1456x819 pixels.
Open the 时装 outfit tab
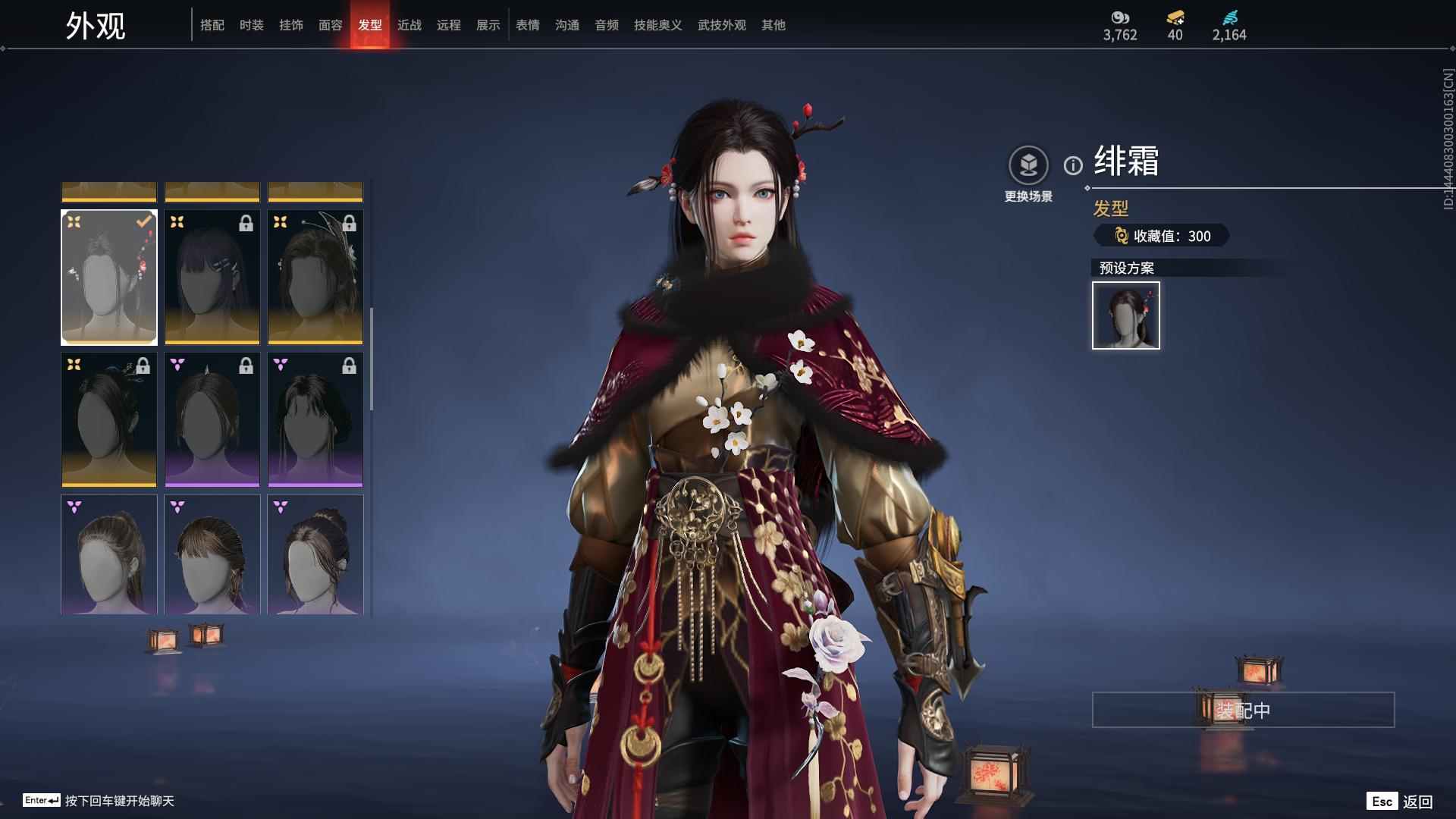pyautogui.click(x=252, y=25)
